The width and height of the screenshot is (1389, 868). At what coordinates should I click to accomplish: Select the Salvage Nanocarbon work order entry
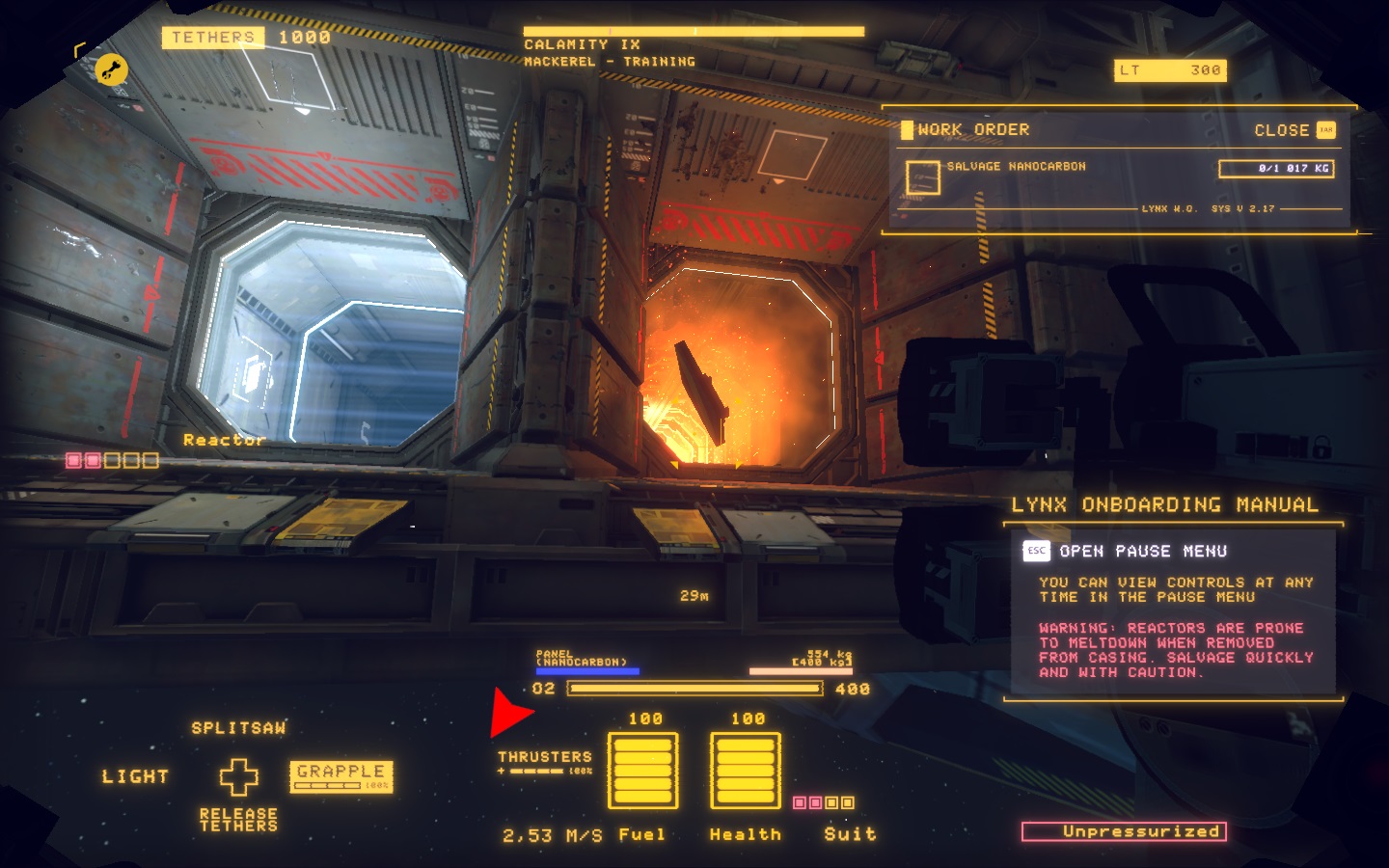click(1016, 167)
